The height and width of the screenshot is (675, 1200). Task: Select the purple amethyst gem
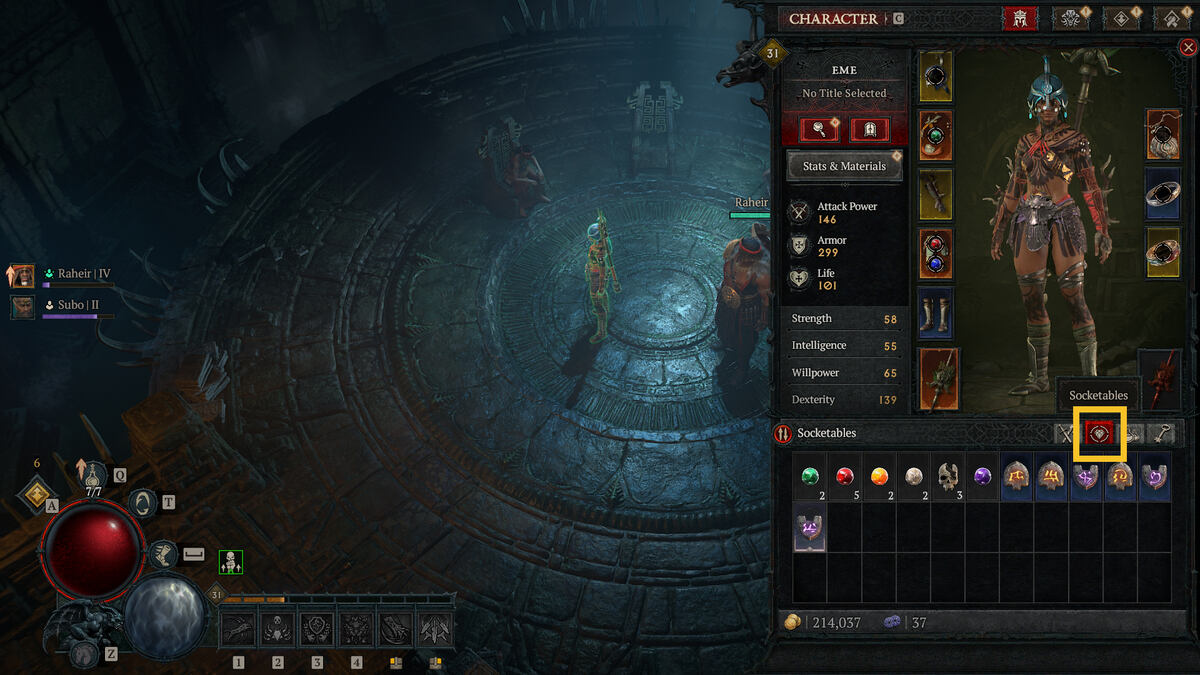click(983, 477)
